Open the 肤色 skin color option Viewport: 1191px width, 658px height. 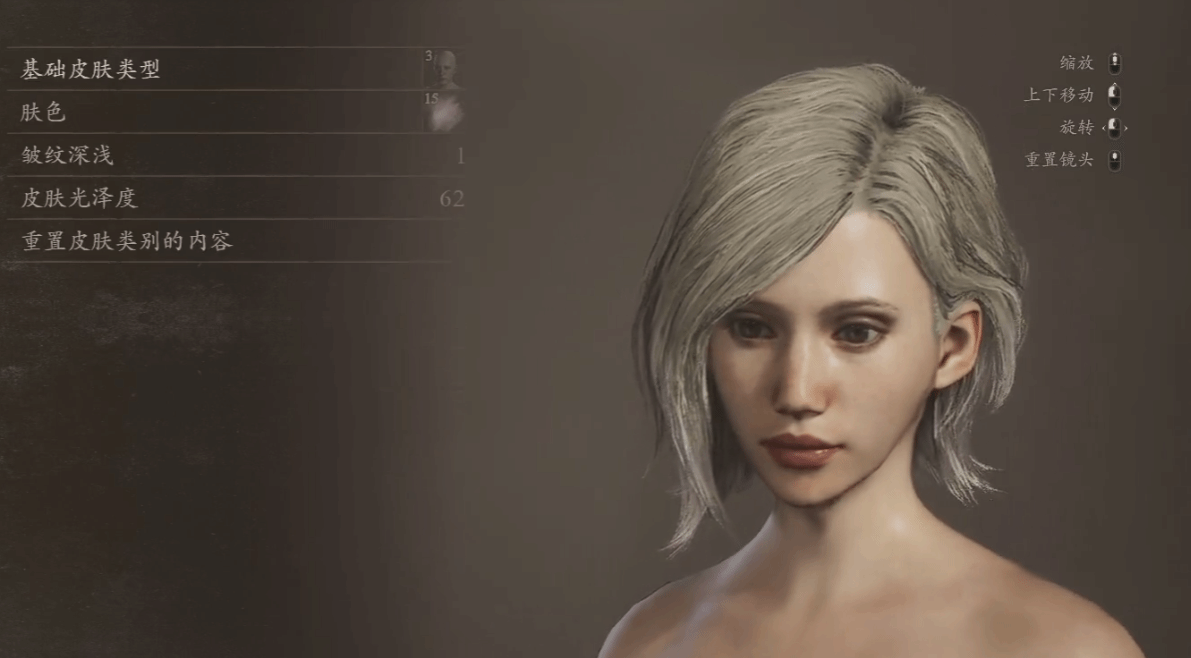point(44,113)
